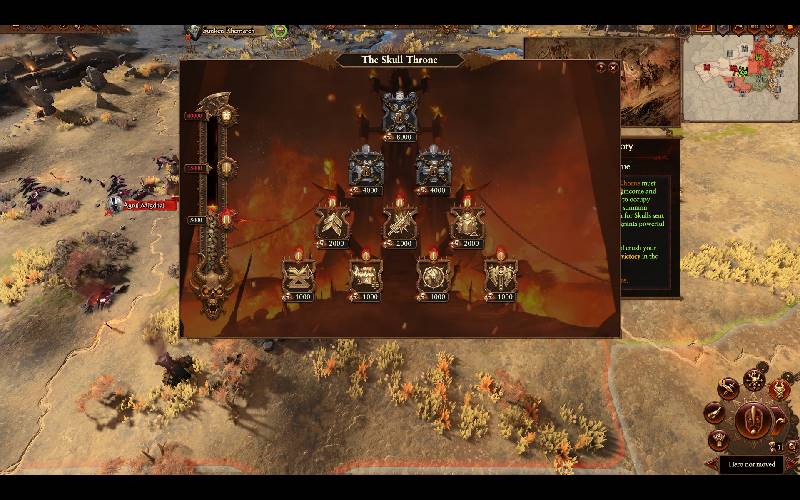
Task: Click the campaign minimap
Action: click(x=742, y=77)
